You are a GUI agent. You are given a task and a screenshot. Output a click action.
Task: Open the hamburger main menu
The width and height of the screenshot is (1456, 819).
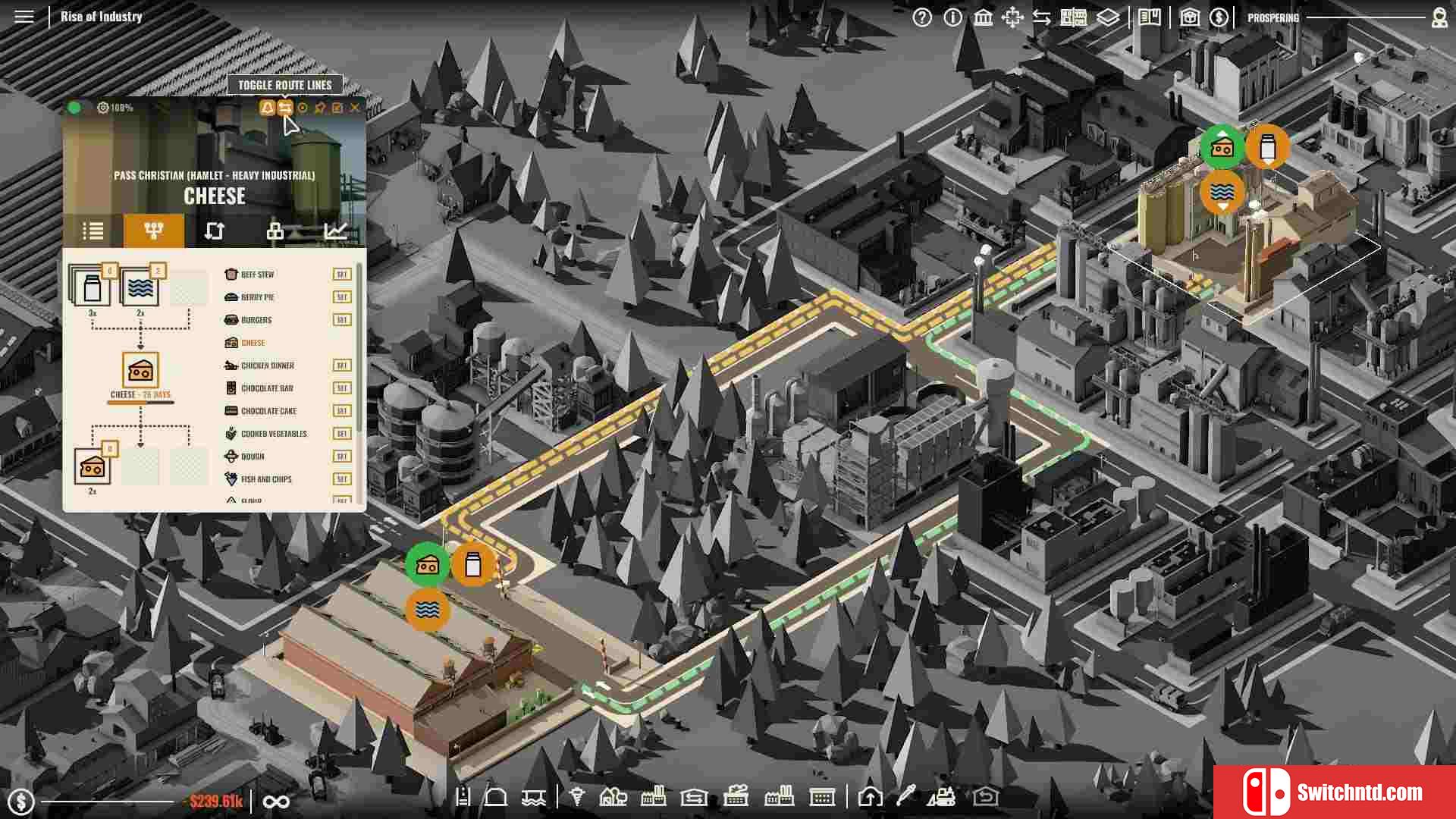tap(24, 17)
